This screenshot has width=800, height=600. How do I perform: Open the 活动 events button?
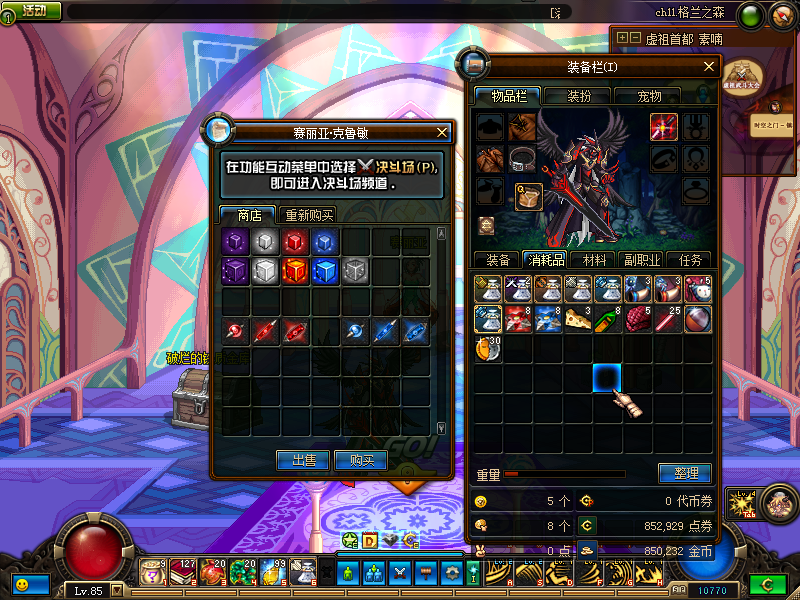coord(34,10)
